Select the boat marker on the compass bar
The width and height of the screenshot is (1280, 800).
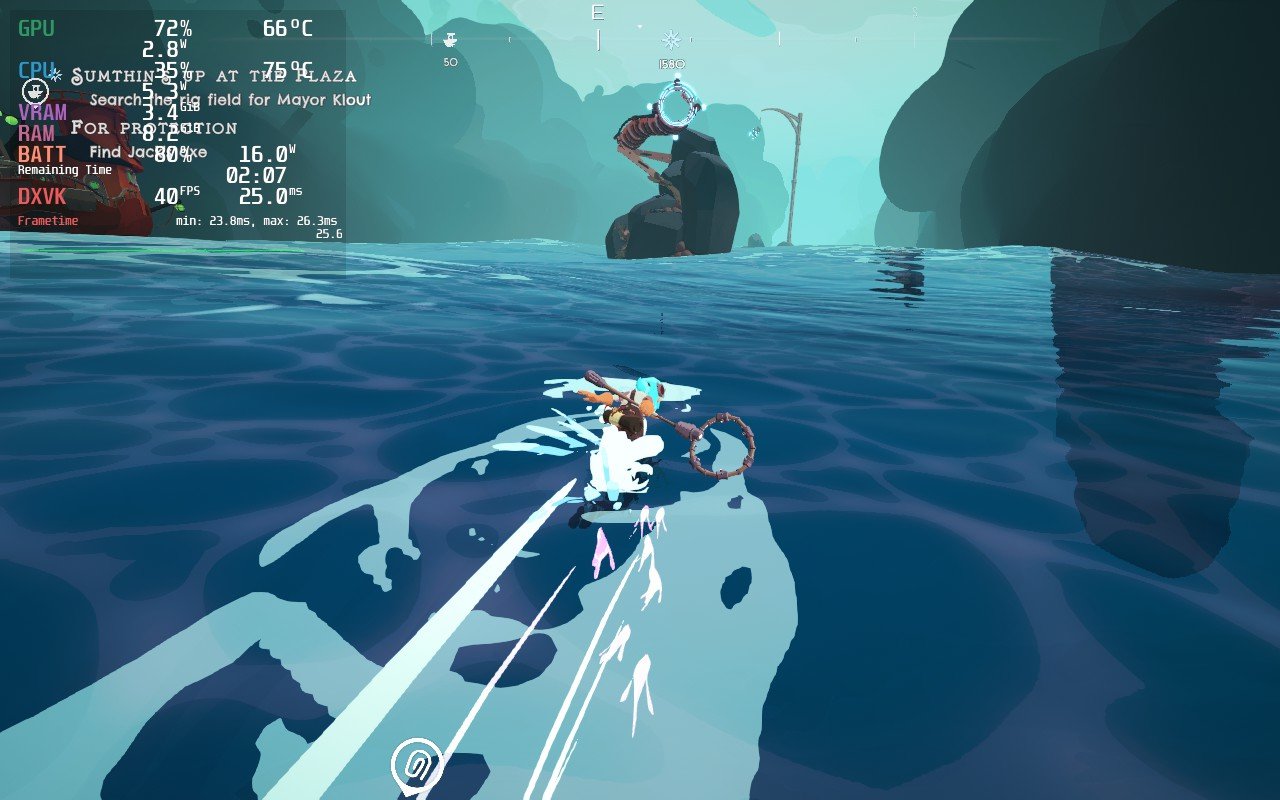click(x=450, y=40)
